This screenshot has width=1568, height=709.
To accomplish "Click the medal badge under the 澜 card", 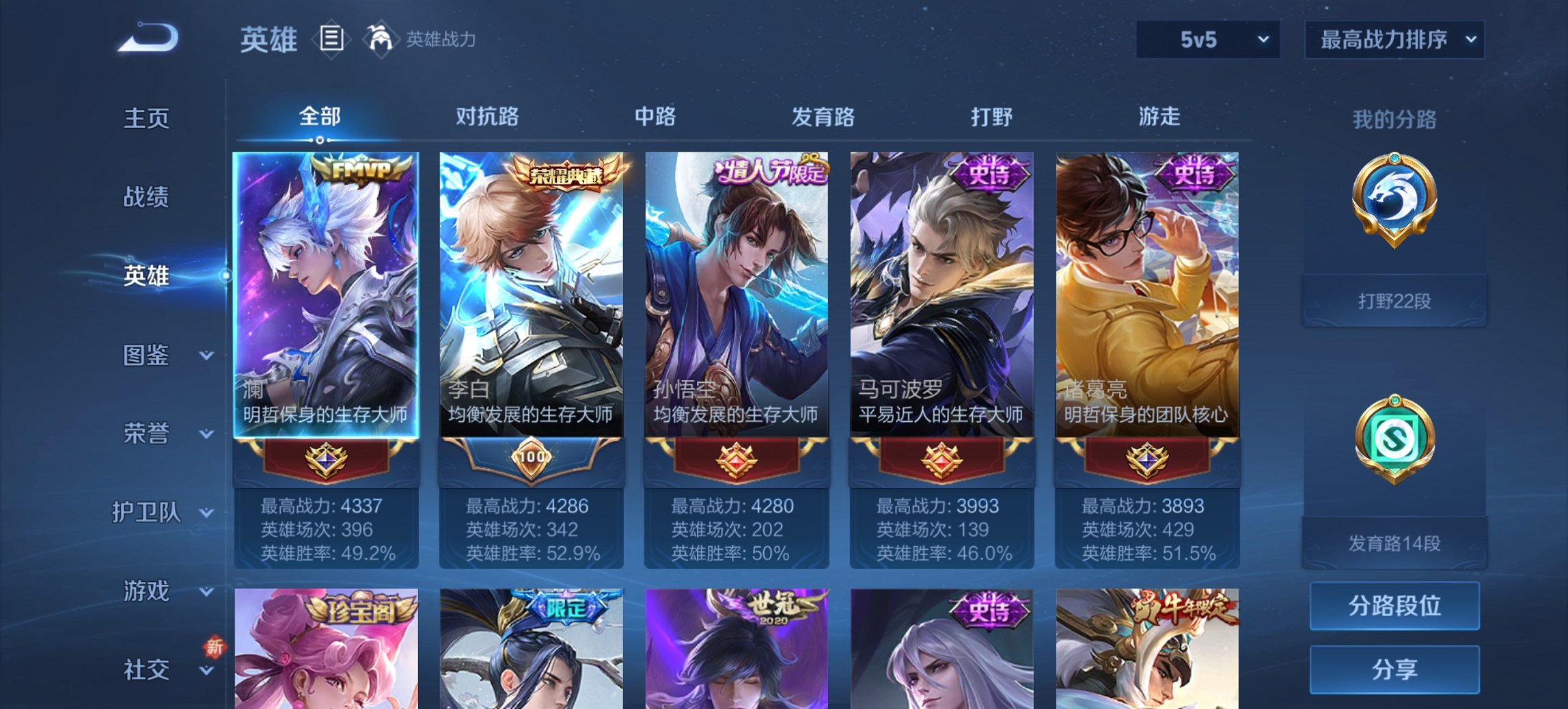I will click(326, 460).
